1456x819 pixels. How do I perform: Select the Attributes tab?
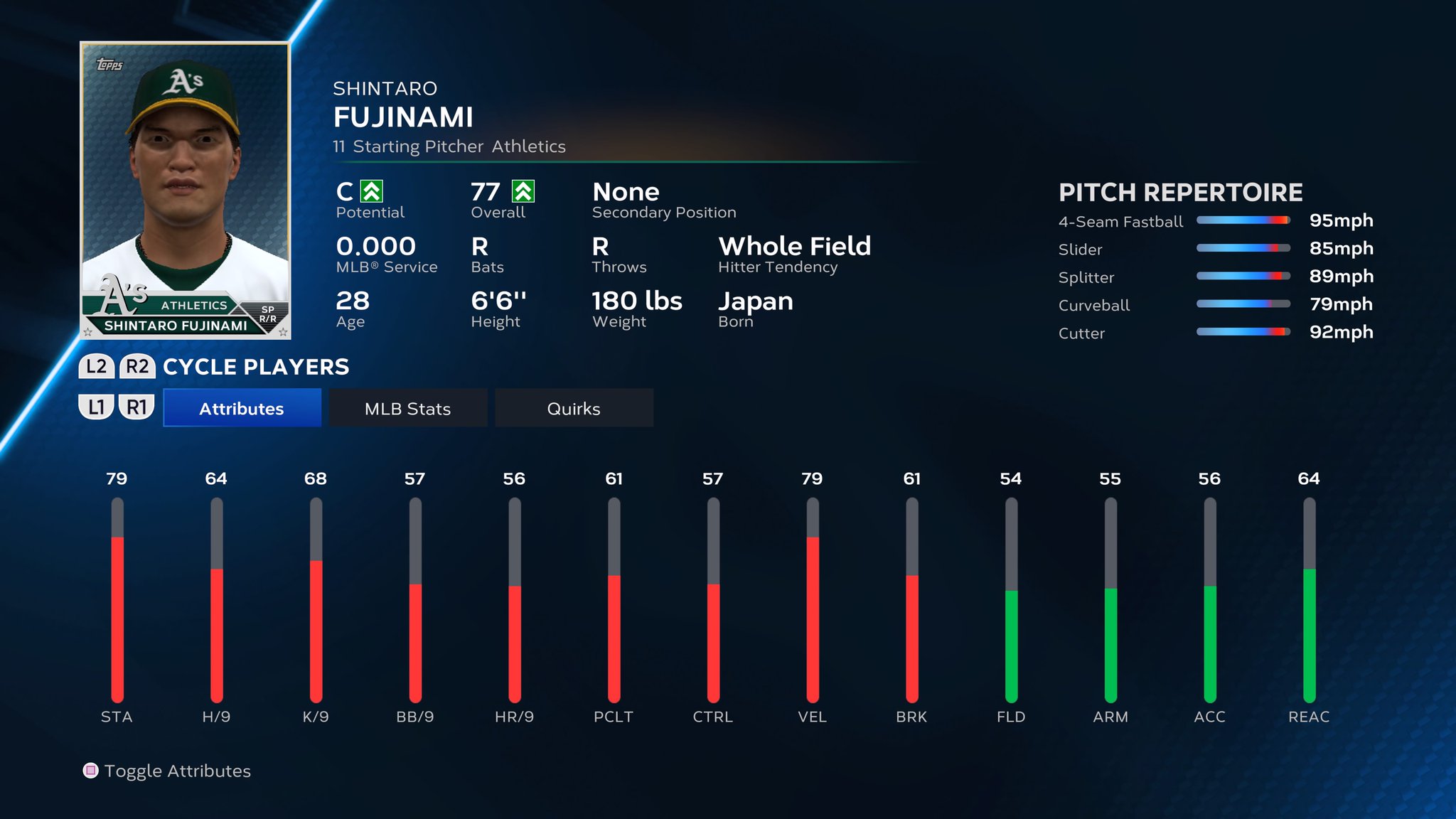point(241,408)
